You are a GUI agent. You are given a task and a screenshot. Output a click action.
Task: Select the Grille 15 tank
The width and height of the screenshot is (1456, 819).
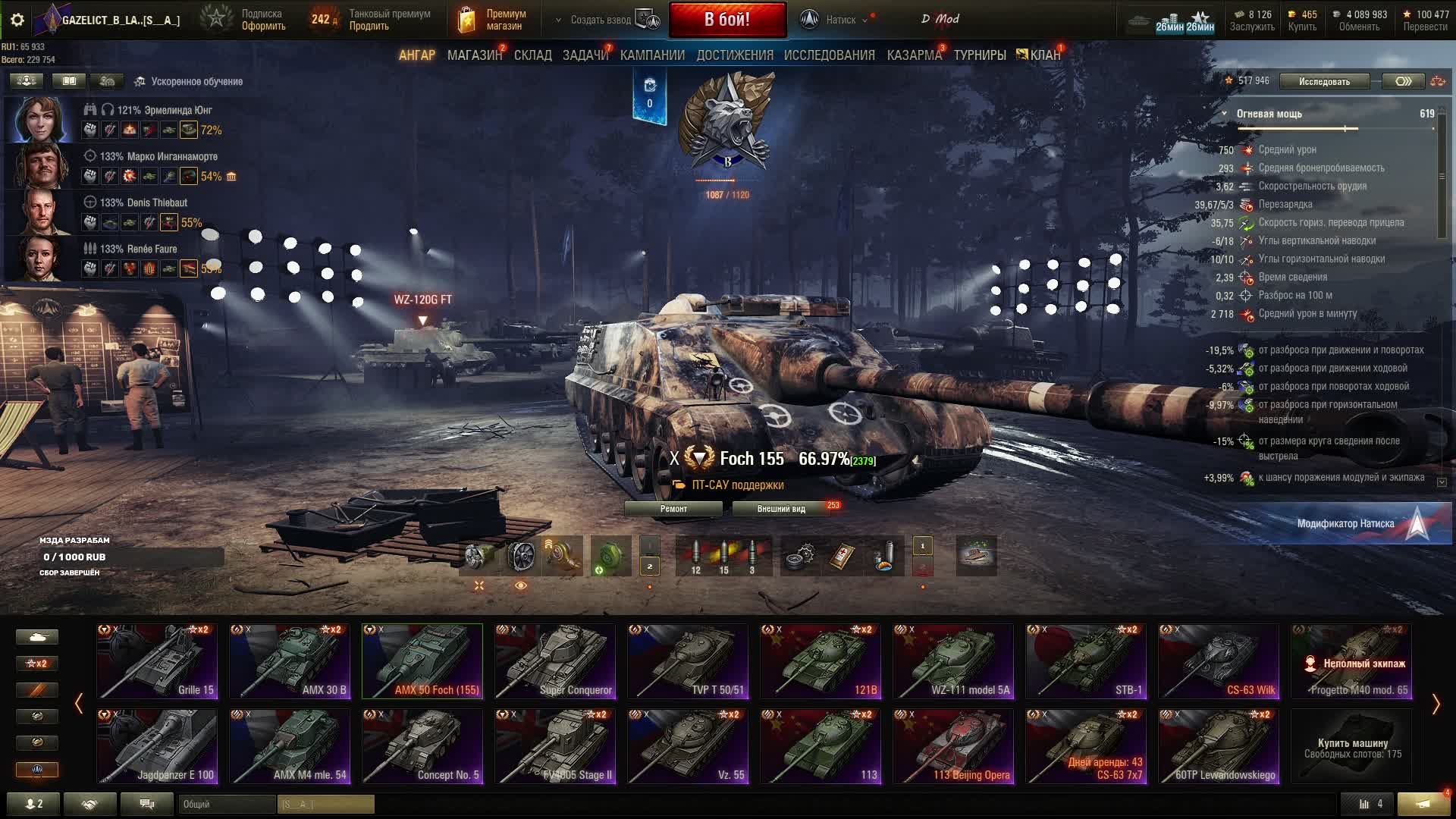click(x=157, y=661)
